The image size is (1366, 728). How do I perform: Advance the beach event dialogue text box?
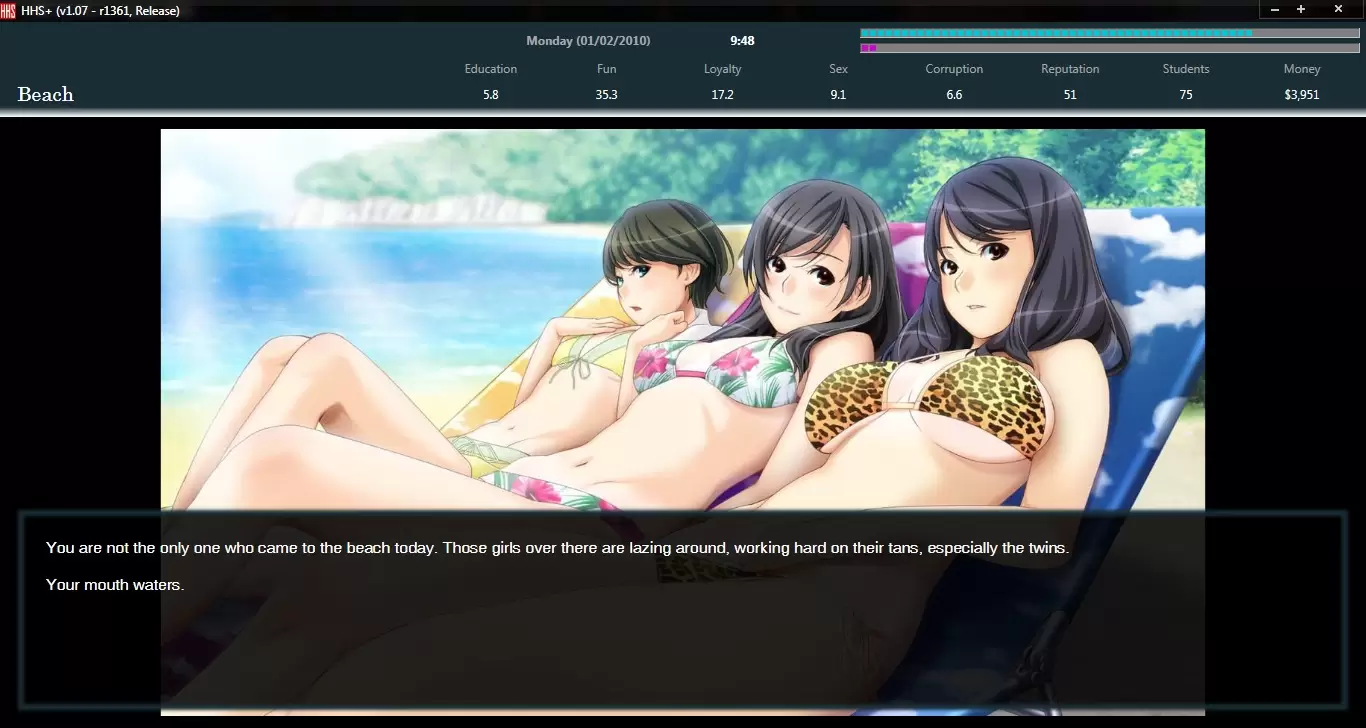(682, 608)
